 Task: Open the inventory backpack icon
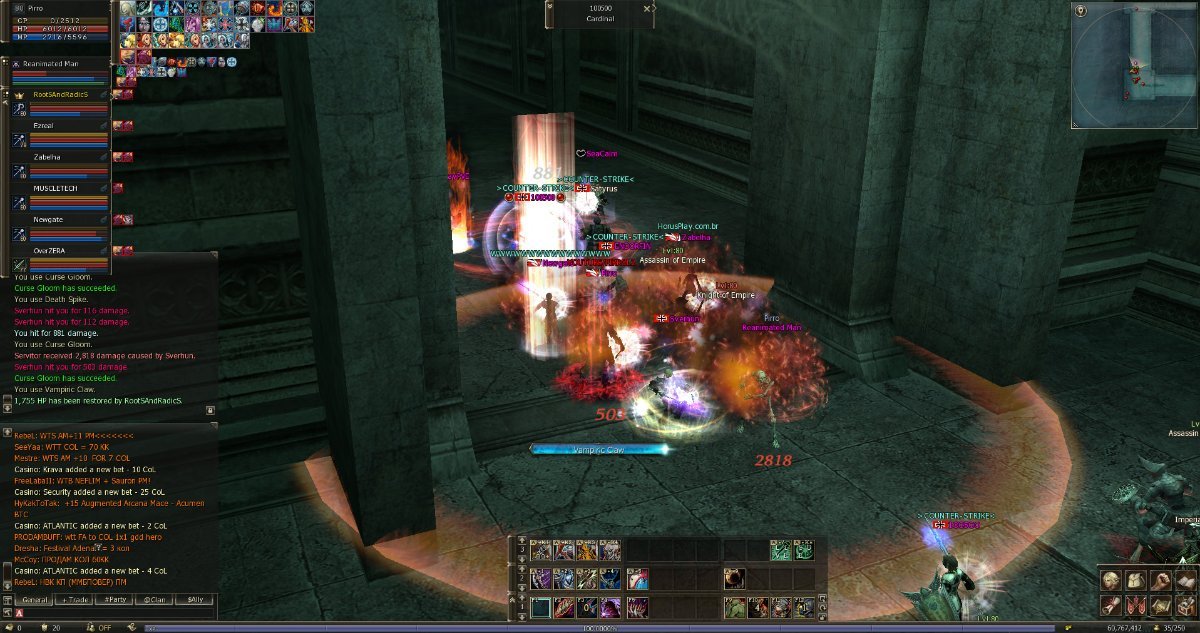pyautogui.click(x=1134, y=580)
